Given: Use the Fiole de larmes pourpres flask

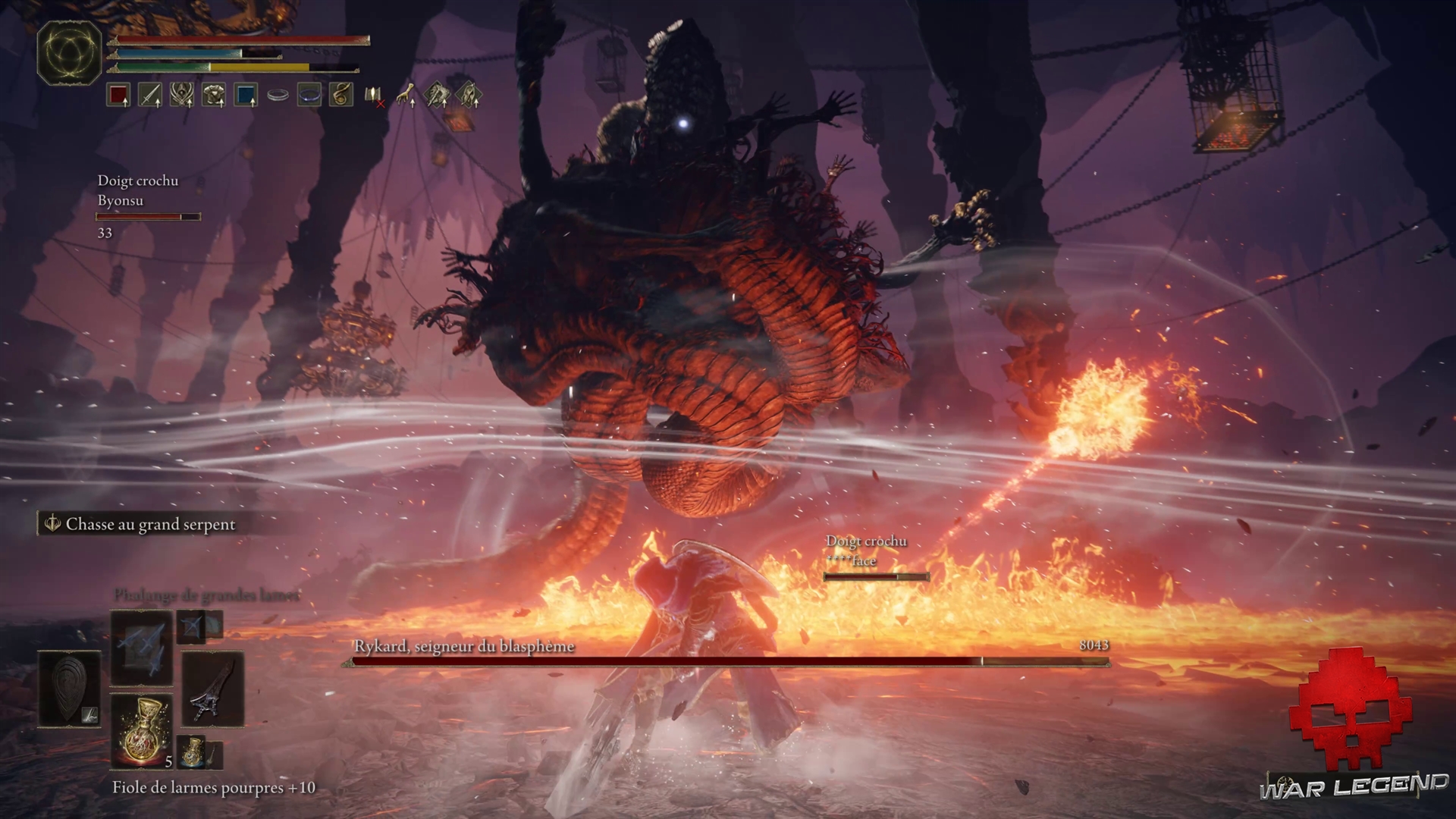Looking at the screenshot, I should click(141, 730).
